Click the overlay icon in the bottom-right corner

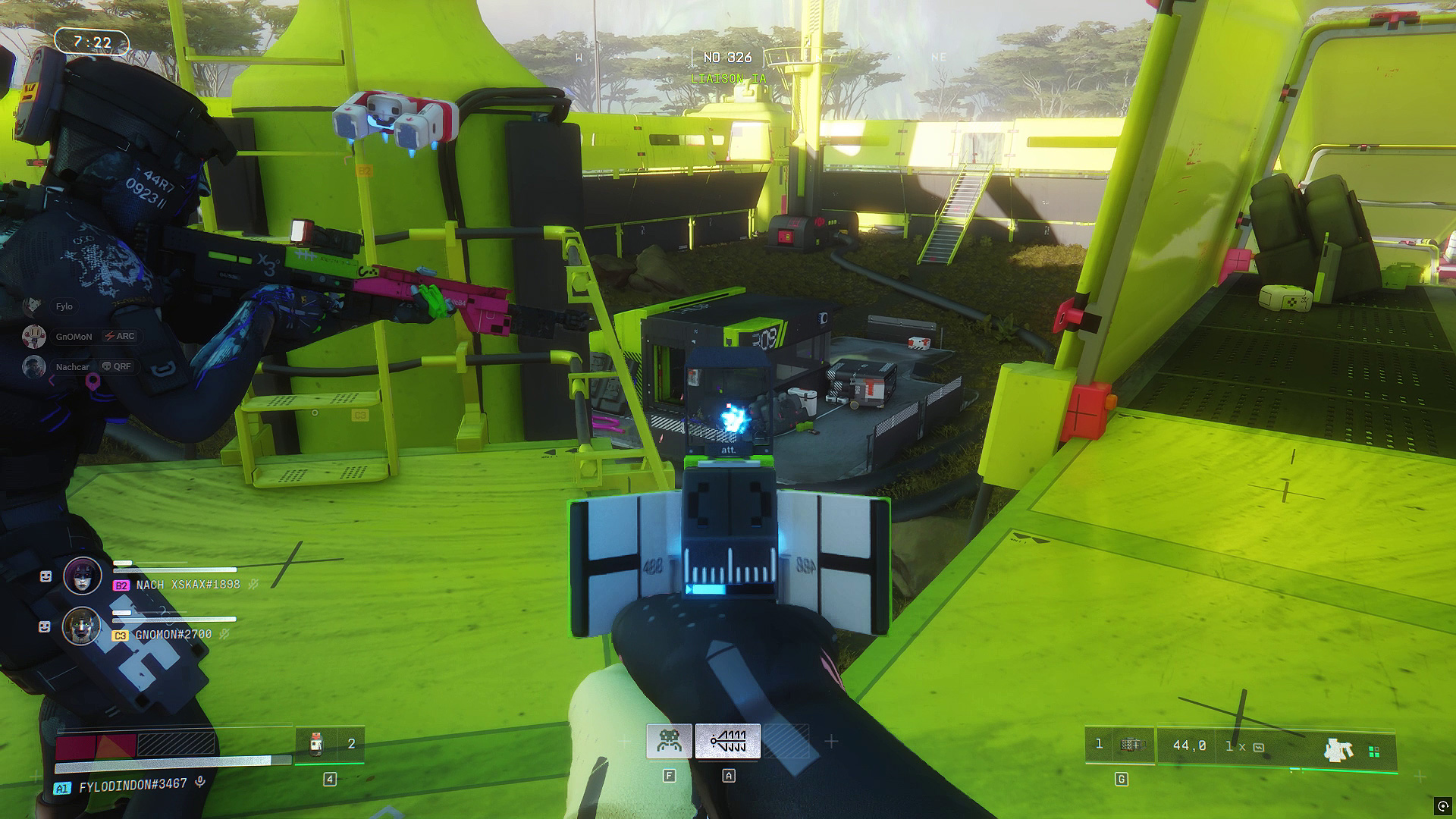coord(1441,805)
